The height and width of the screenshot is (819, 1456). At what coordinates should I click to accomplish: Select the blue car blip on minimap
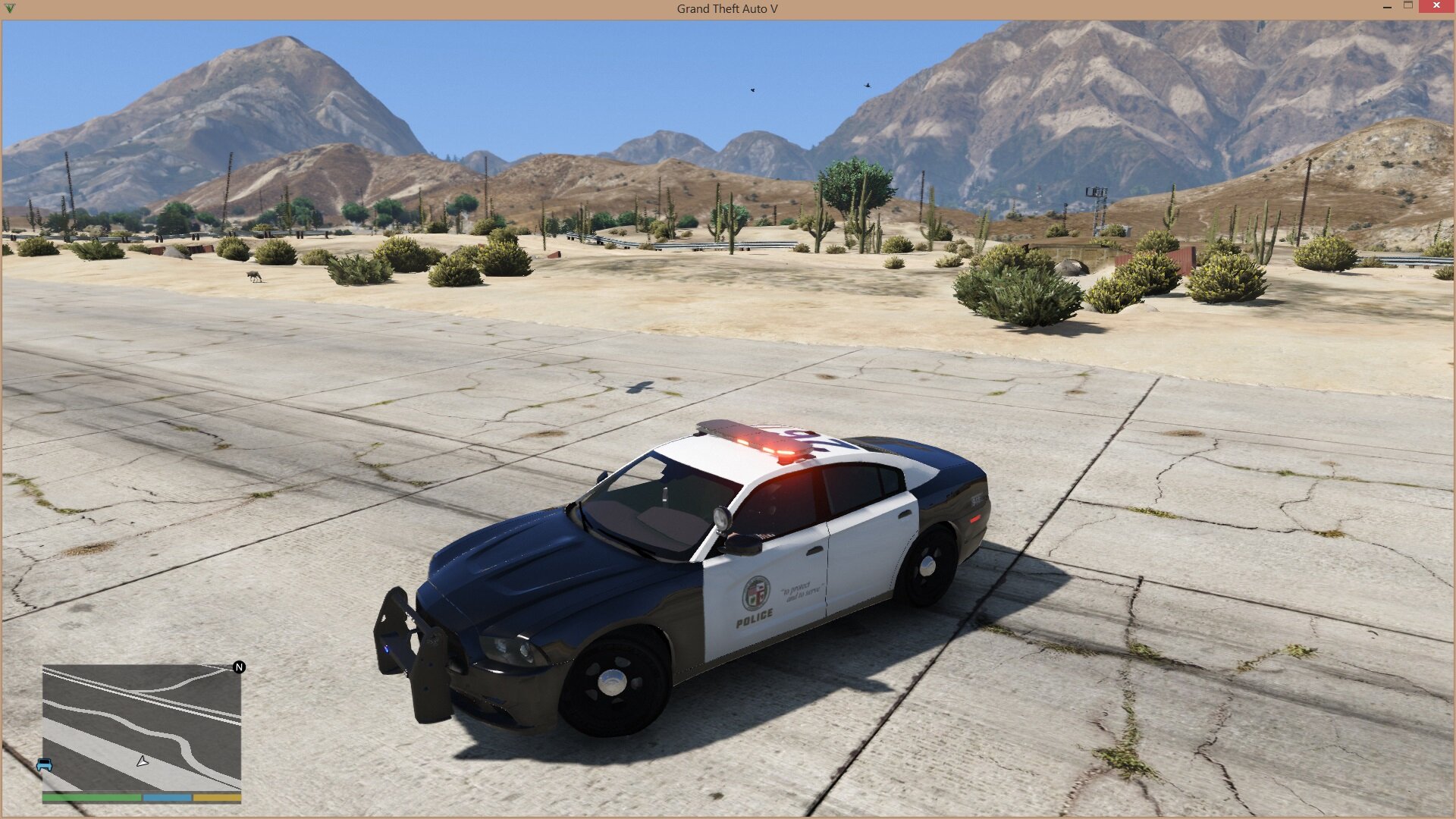(x=45, y=764)
